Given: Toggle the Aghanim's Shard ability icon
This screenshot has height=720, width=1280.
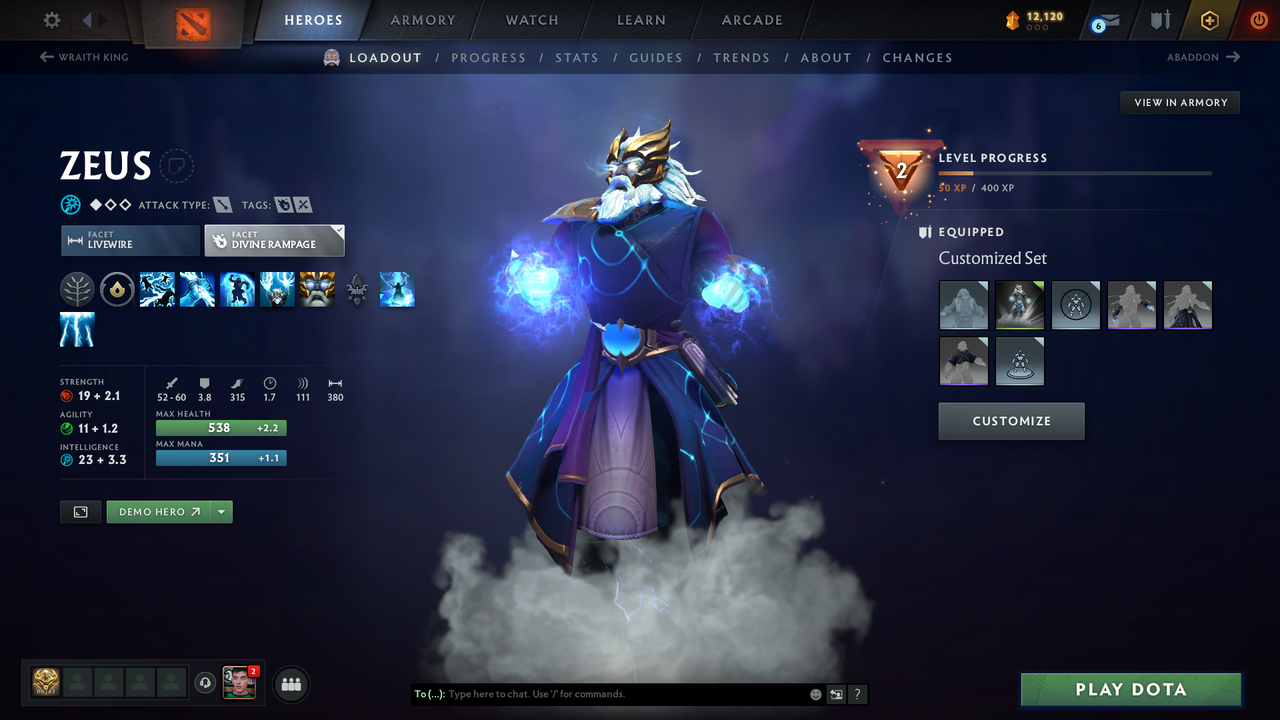Looking at the screenshot, I should (357, 290).
